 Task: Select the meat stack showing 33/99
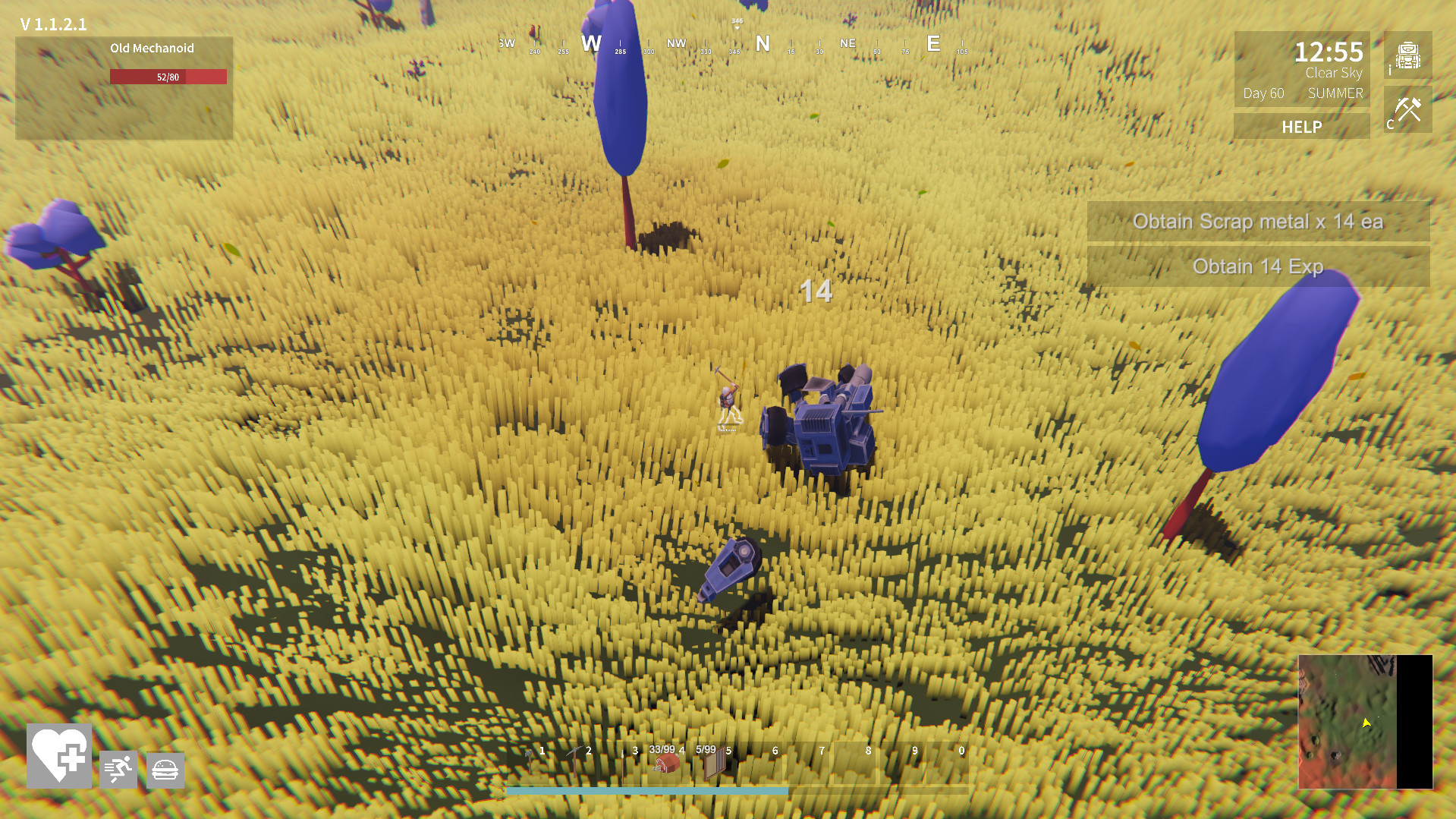tap(665, 767)
